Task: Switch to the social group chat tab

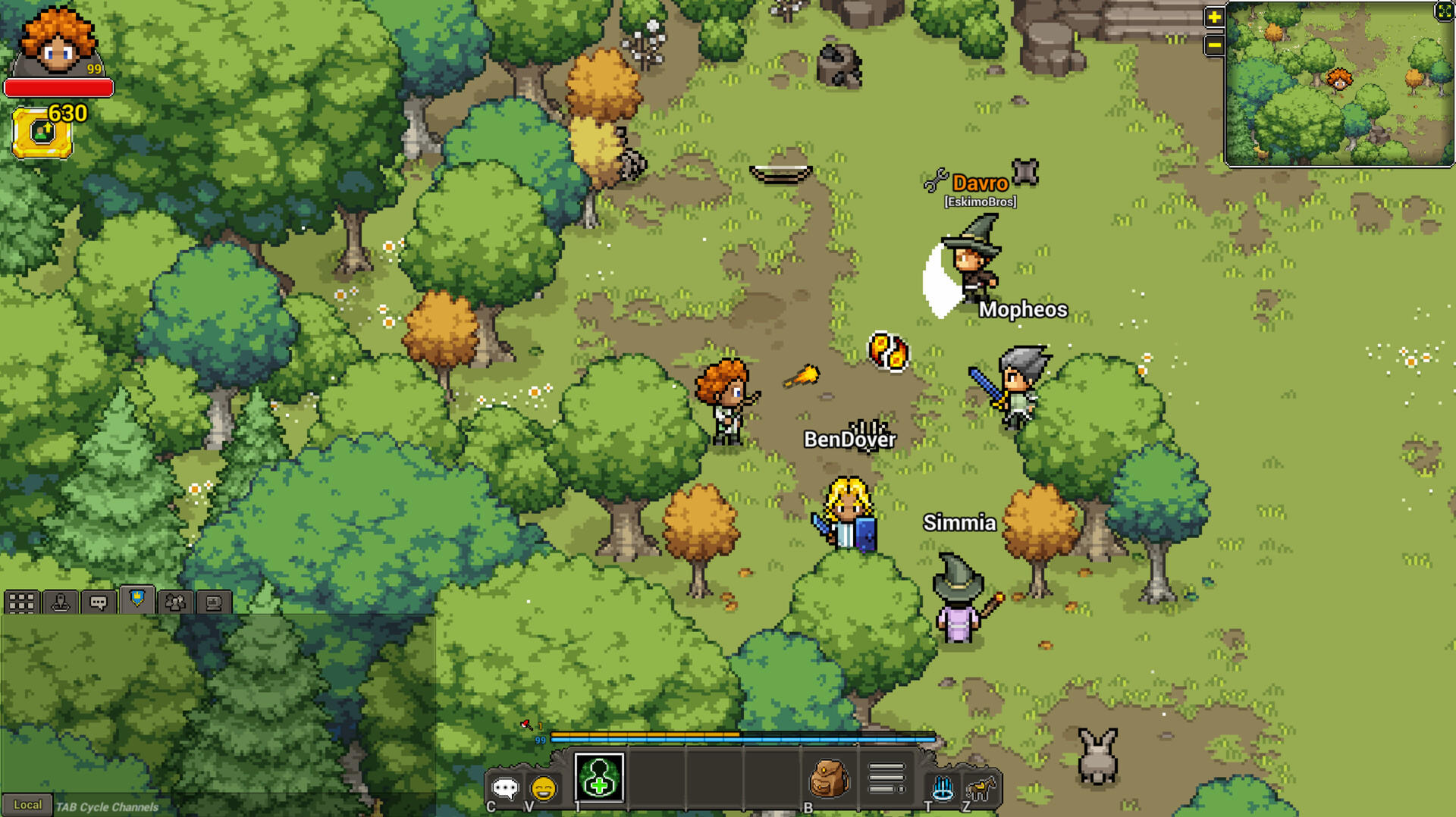Action: click(x=175, y=603)
